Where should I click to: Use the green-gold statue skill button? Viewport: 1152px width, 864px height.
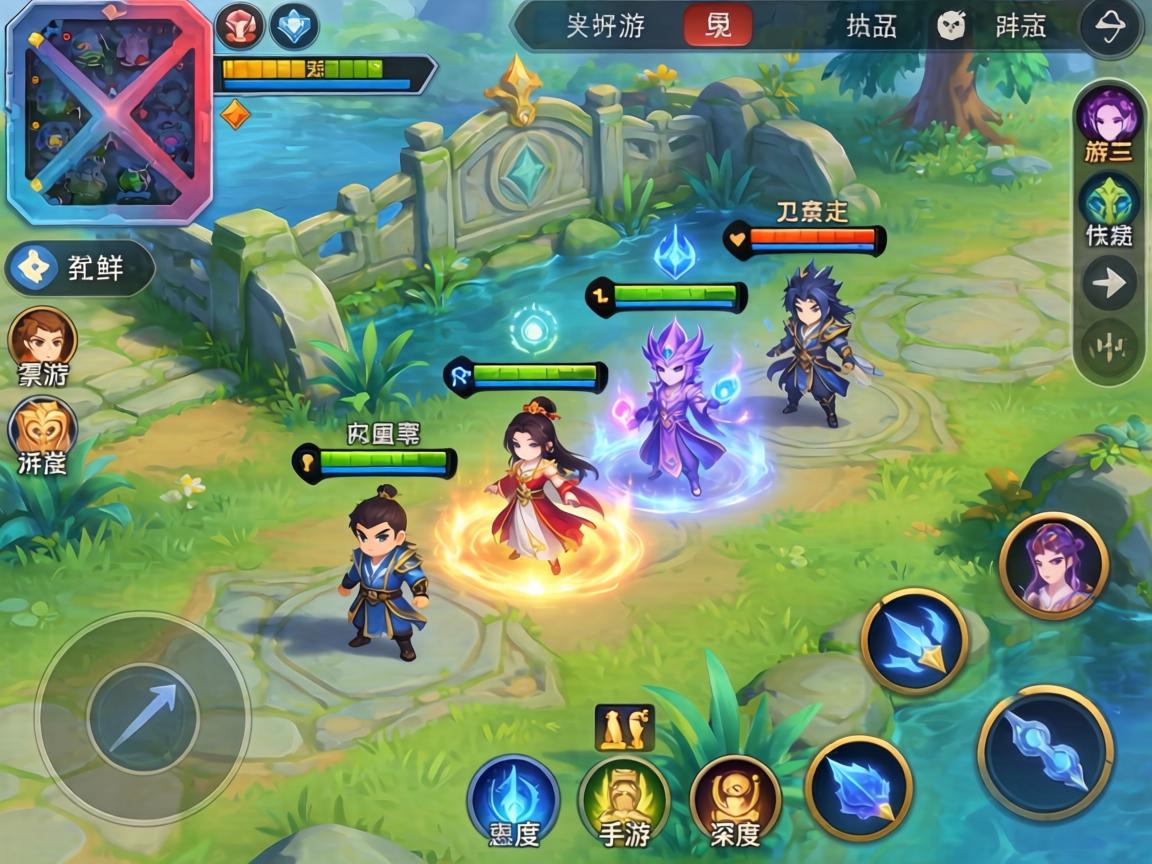tap(624, 801)
